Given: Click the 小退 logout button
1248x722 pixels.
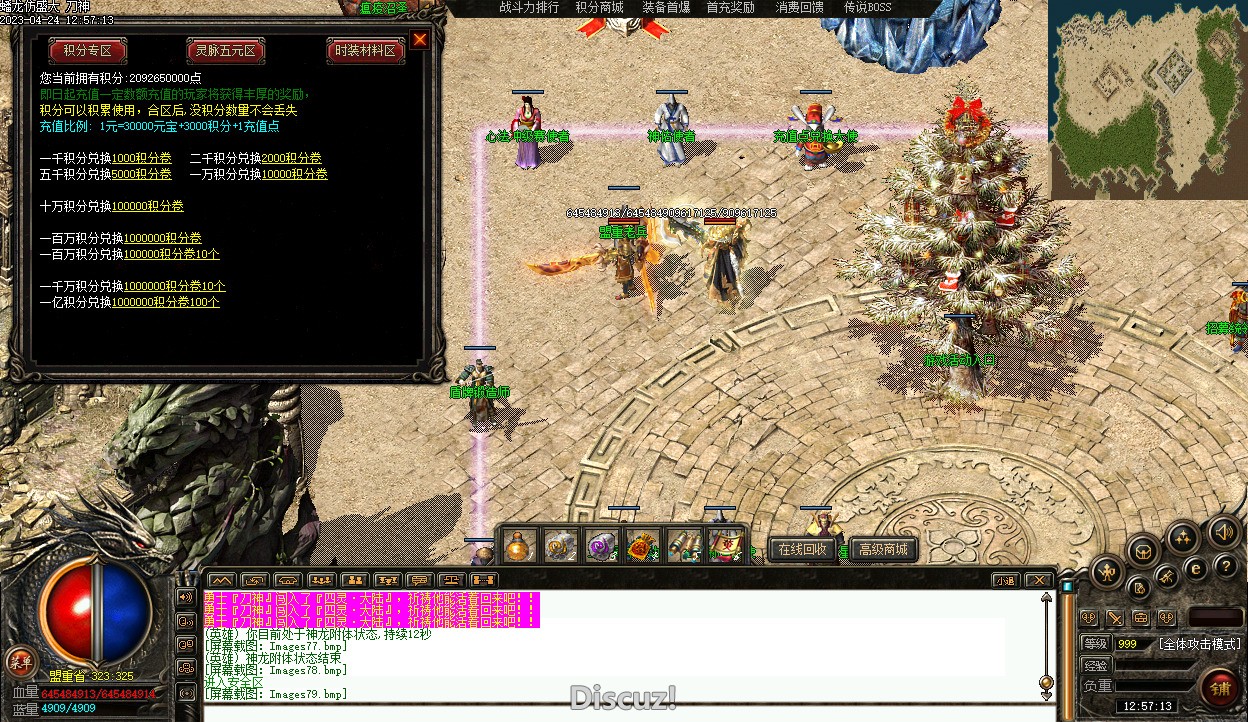Looking at the screenshot, I should [1006, 580].
